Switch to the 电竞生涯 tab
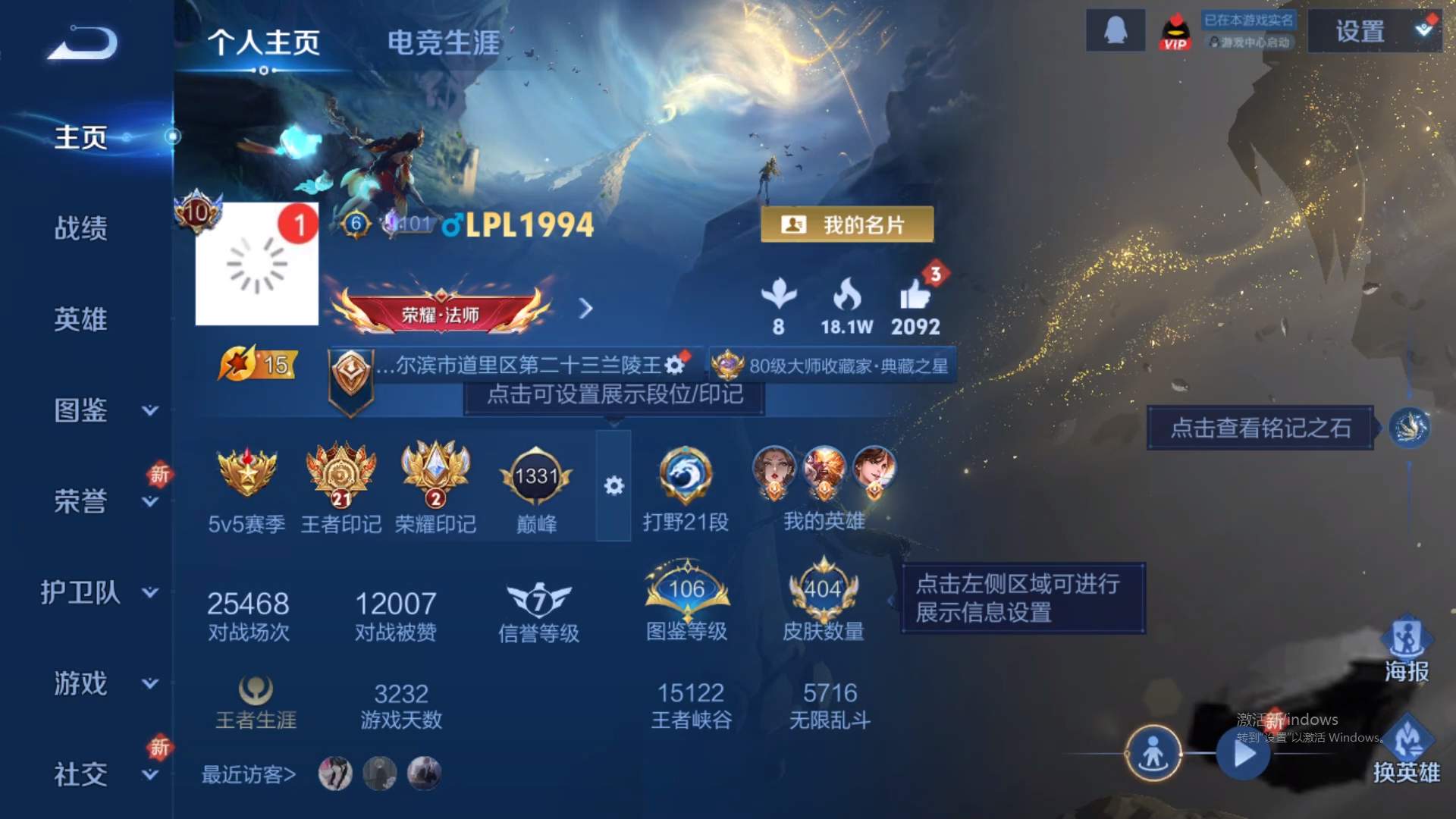 (444, 43)
